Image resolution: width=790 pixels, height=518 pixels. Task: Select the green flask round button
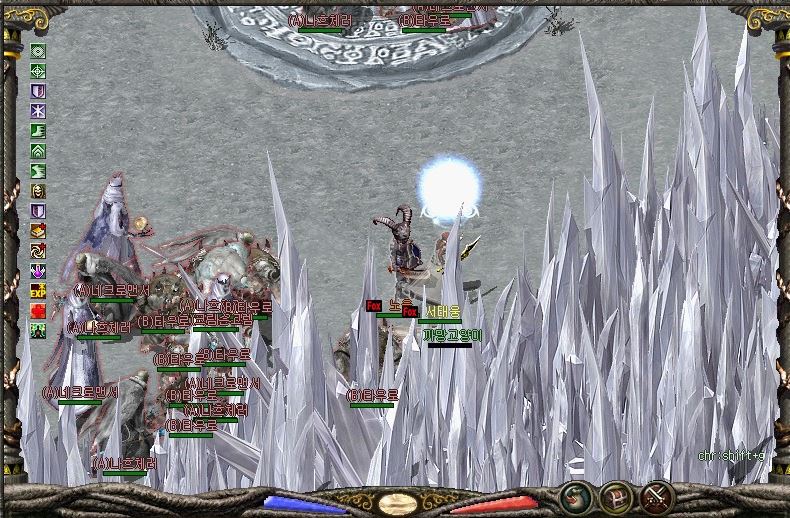574,496
